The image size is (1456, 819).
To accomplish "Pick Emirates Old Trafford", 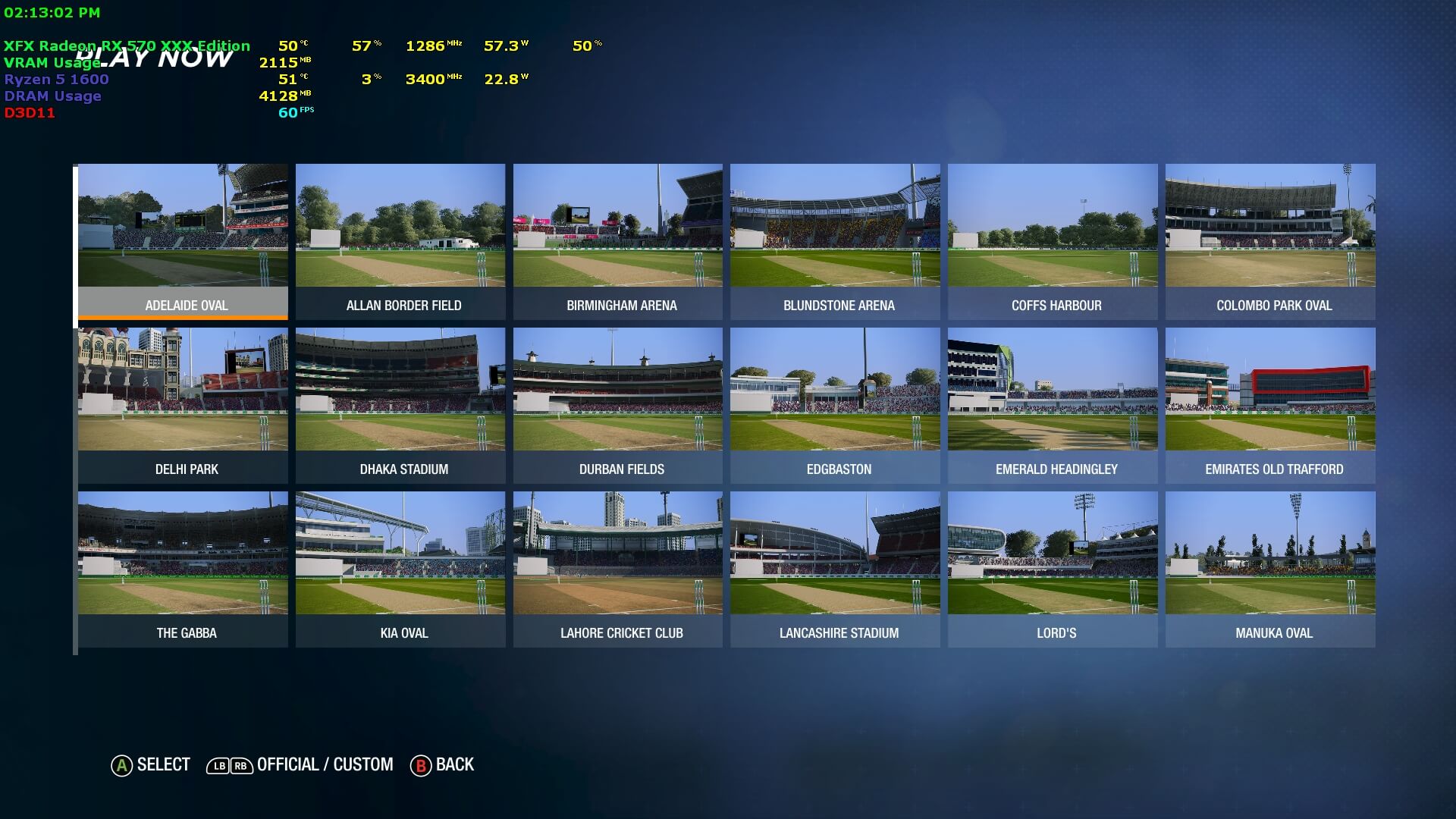I will pos(1270,405).
